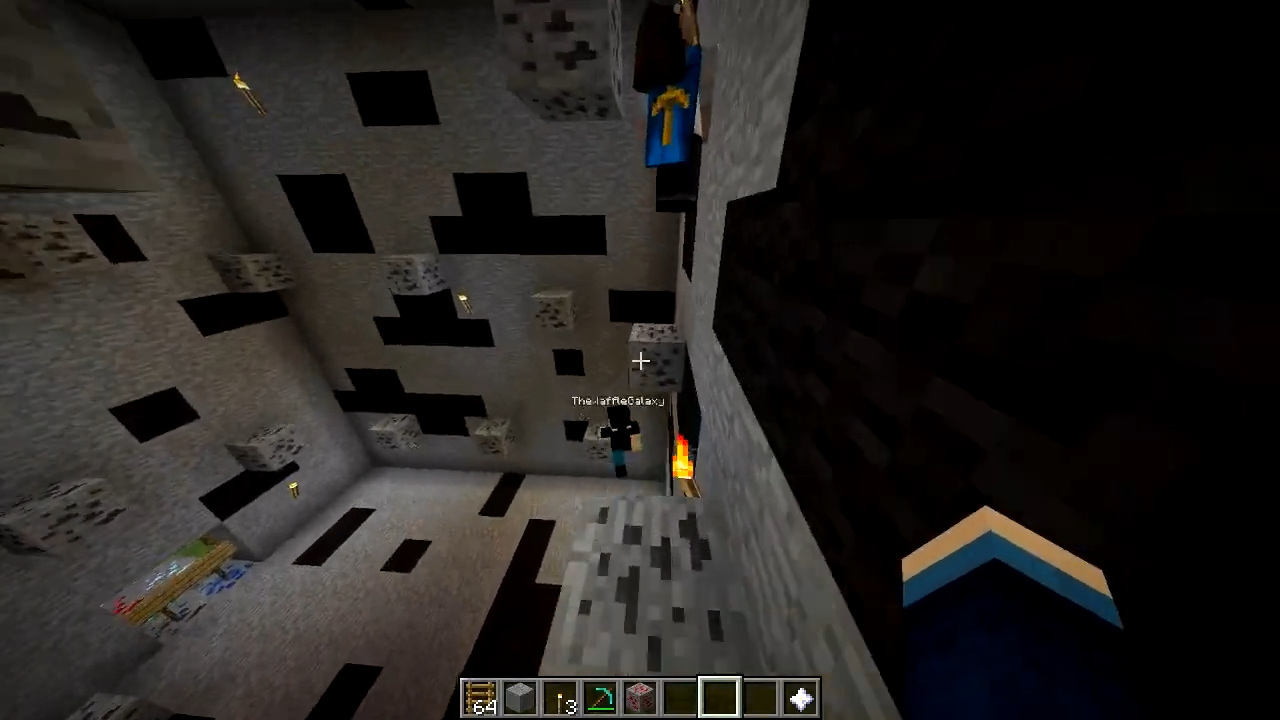1280x720 pixels.
Task: Select the torch slot in the hotbar
Action: pyautogui.click(x=560, y=698)
